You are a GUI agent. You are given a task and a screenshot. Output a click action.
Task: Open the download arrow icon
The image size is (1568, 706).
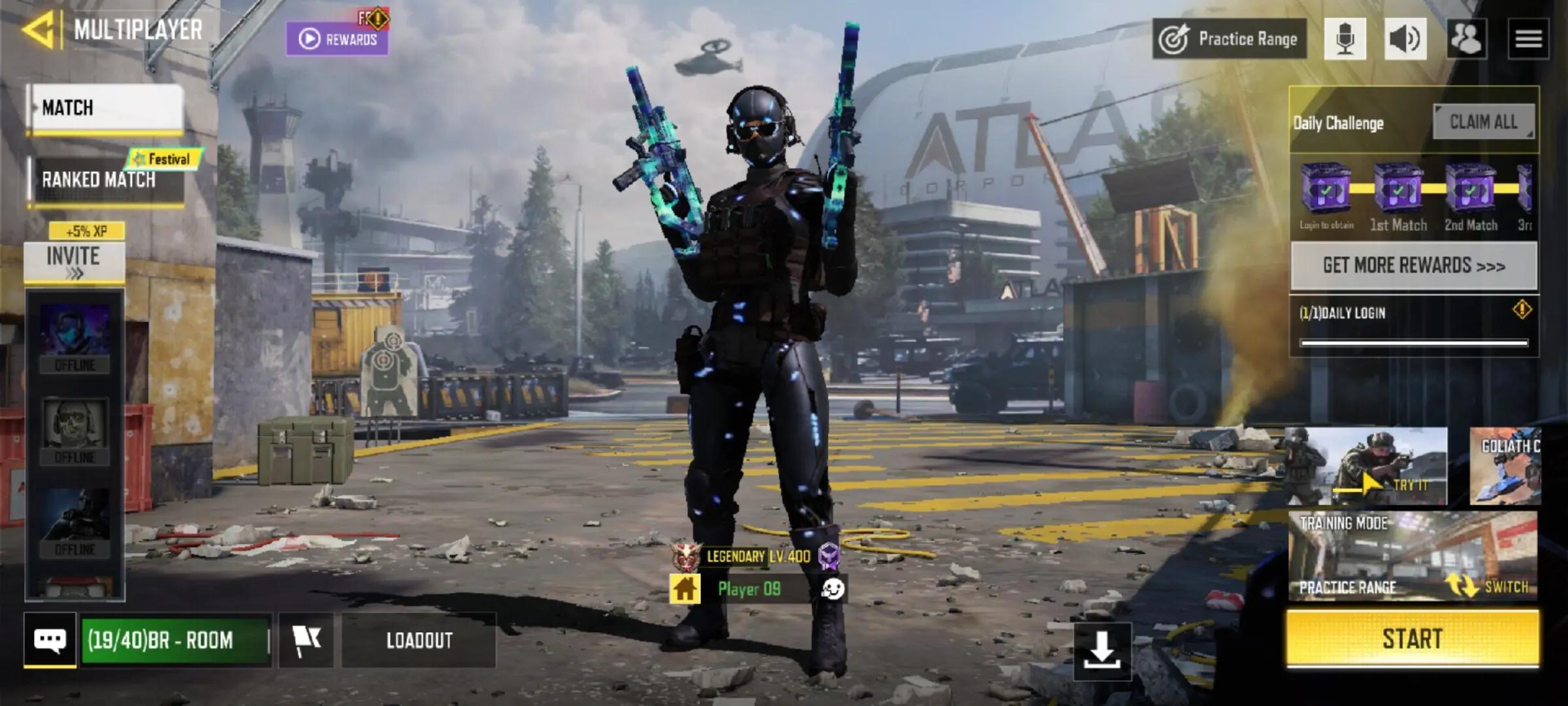coord(1102,650)
